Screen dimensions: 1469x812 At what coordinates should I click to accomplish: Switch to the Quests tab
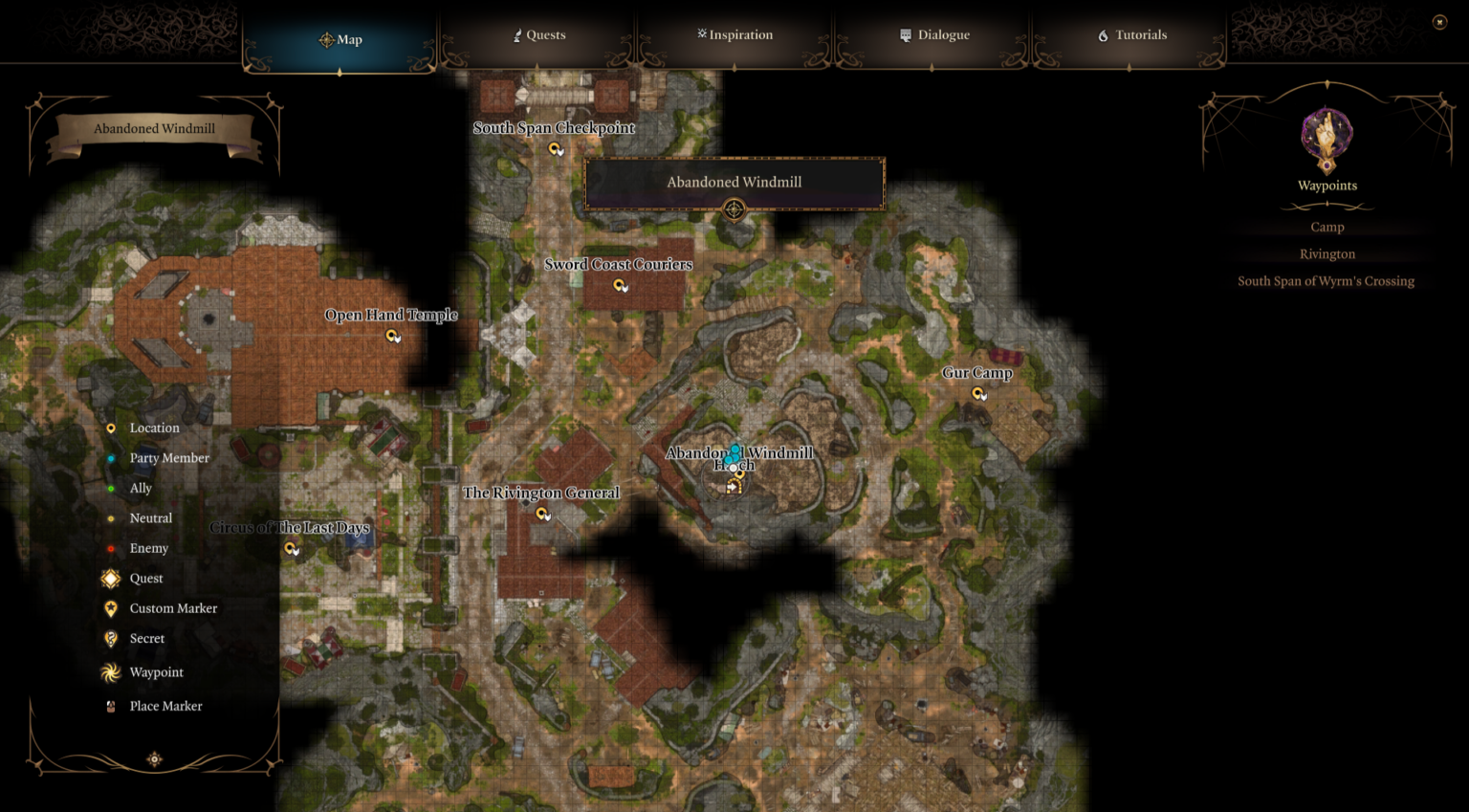538,34
